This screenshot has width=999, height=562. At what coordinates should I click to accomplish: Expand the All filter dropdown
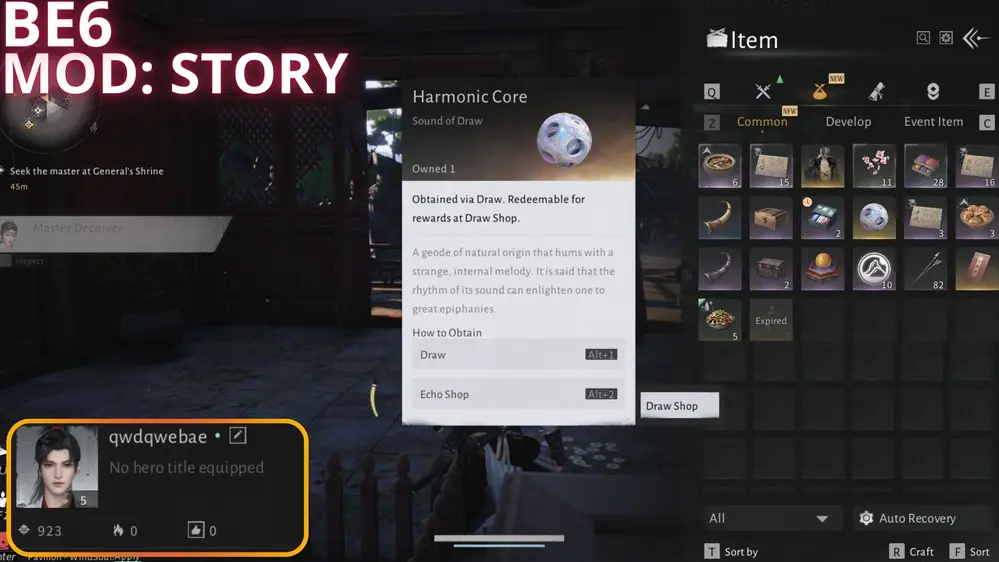[769, 518]
